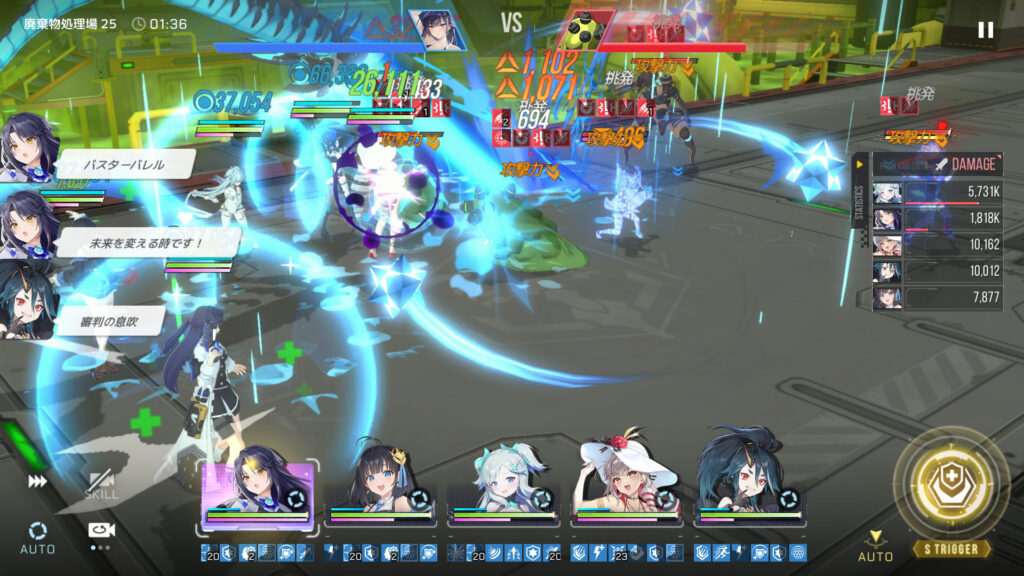Toggle the SKILL animation display button
The width and height of the screenshot is (1024, 576).
point(101,485)
